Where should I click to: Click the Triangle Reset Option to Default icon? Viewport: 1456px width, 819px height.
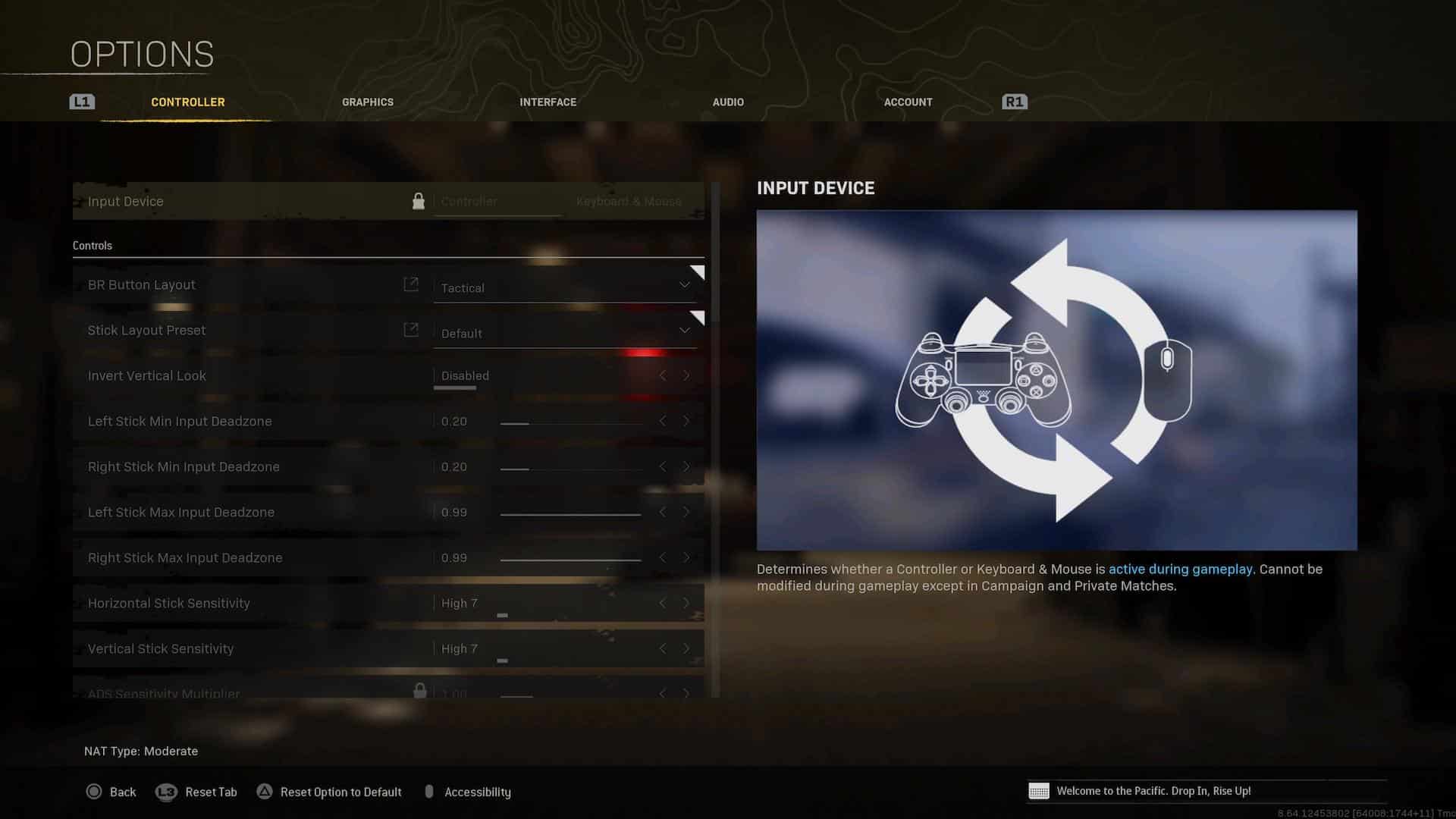(x=265, y=791)
